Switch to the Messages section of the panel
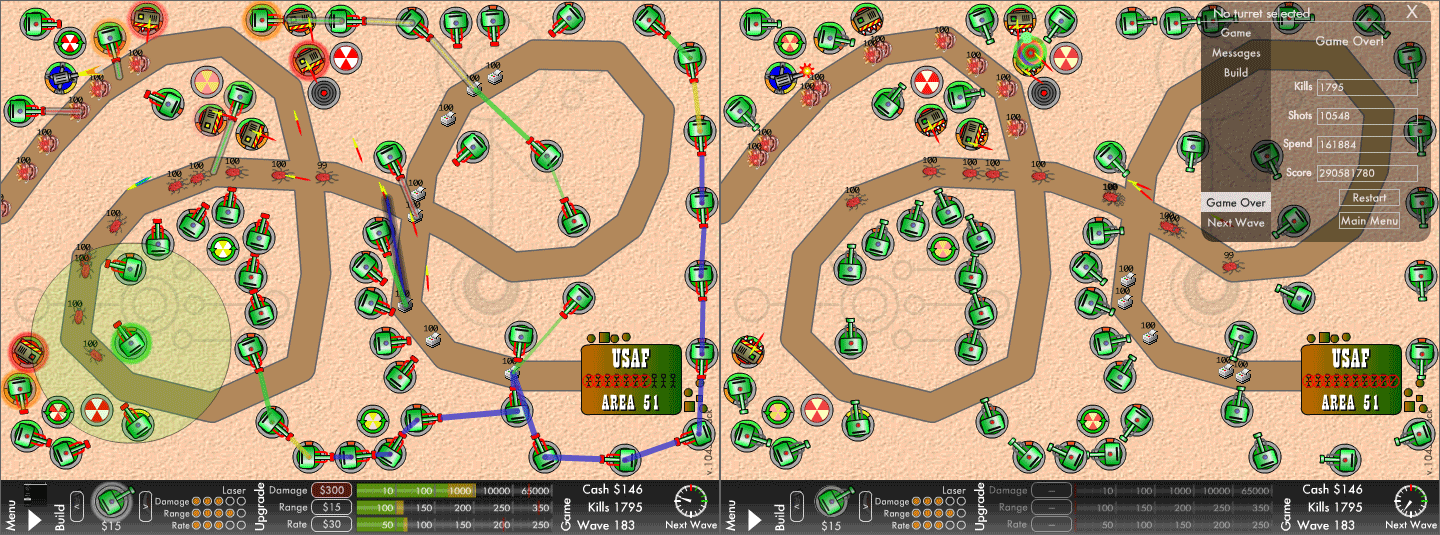 pos(1236,53)
